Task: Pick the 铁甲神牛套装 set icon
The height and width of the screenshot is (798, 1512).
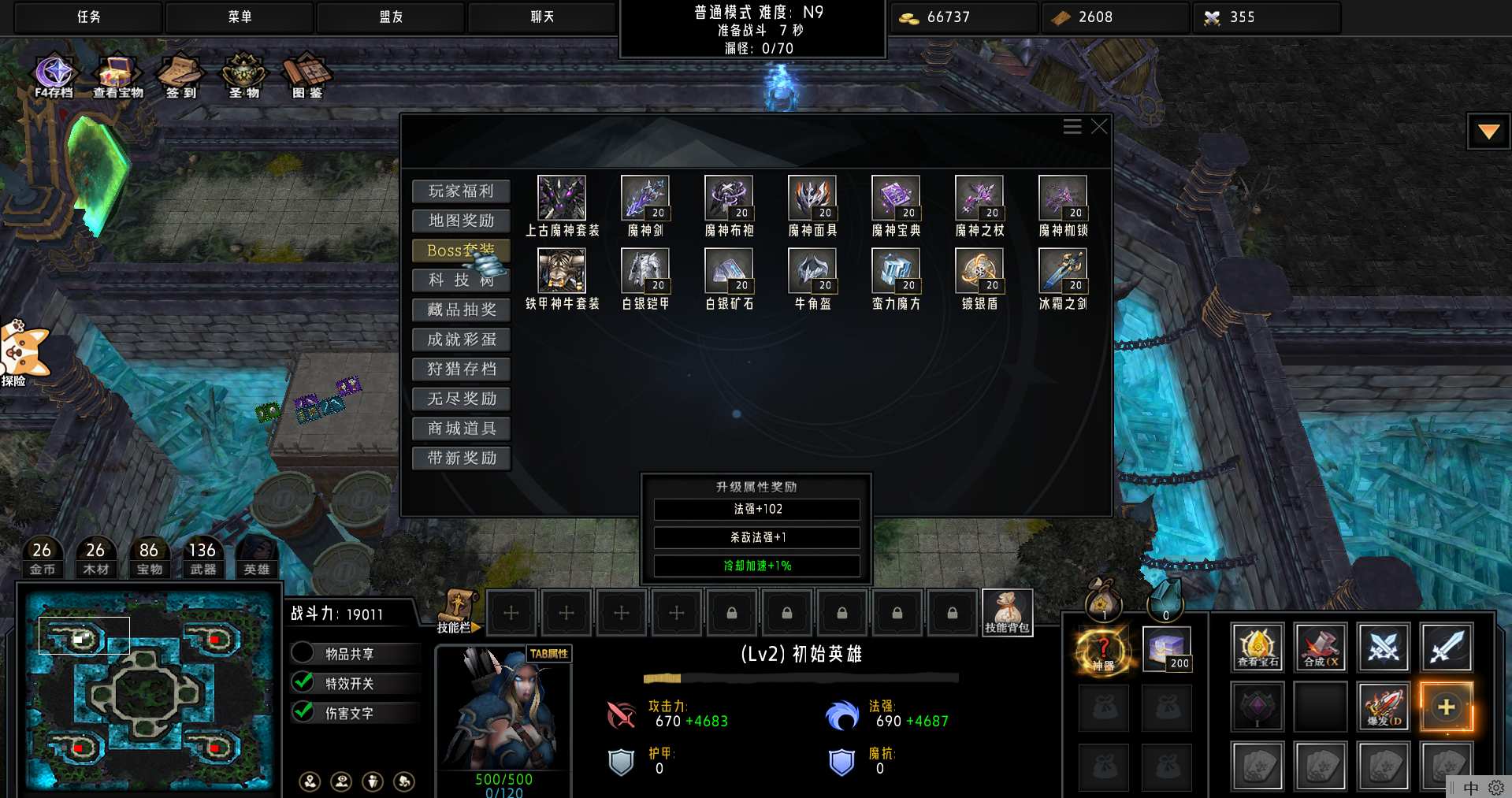Action: [561, 271]
